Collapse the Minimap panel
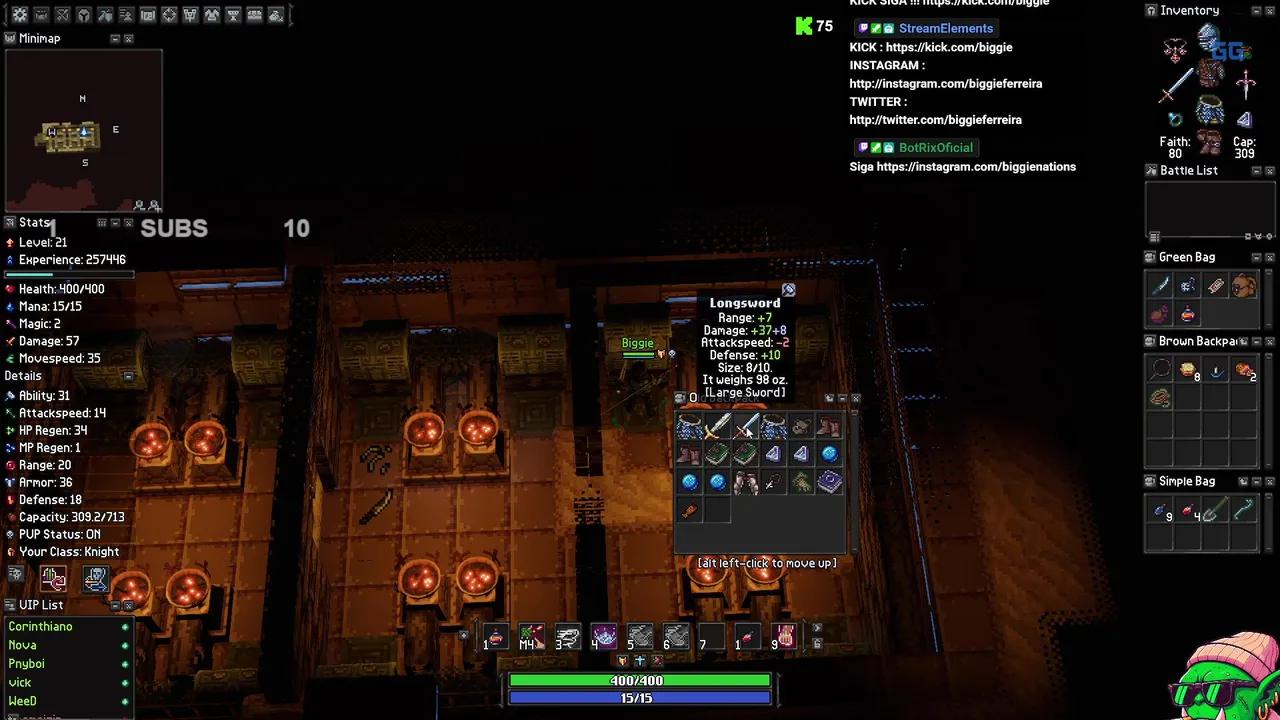Screen dimensions: 1280x720 pos(116,38)
